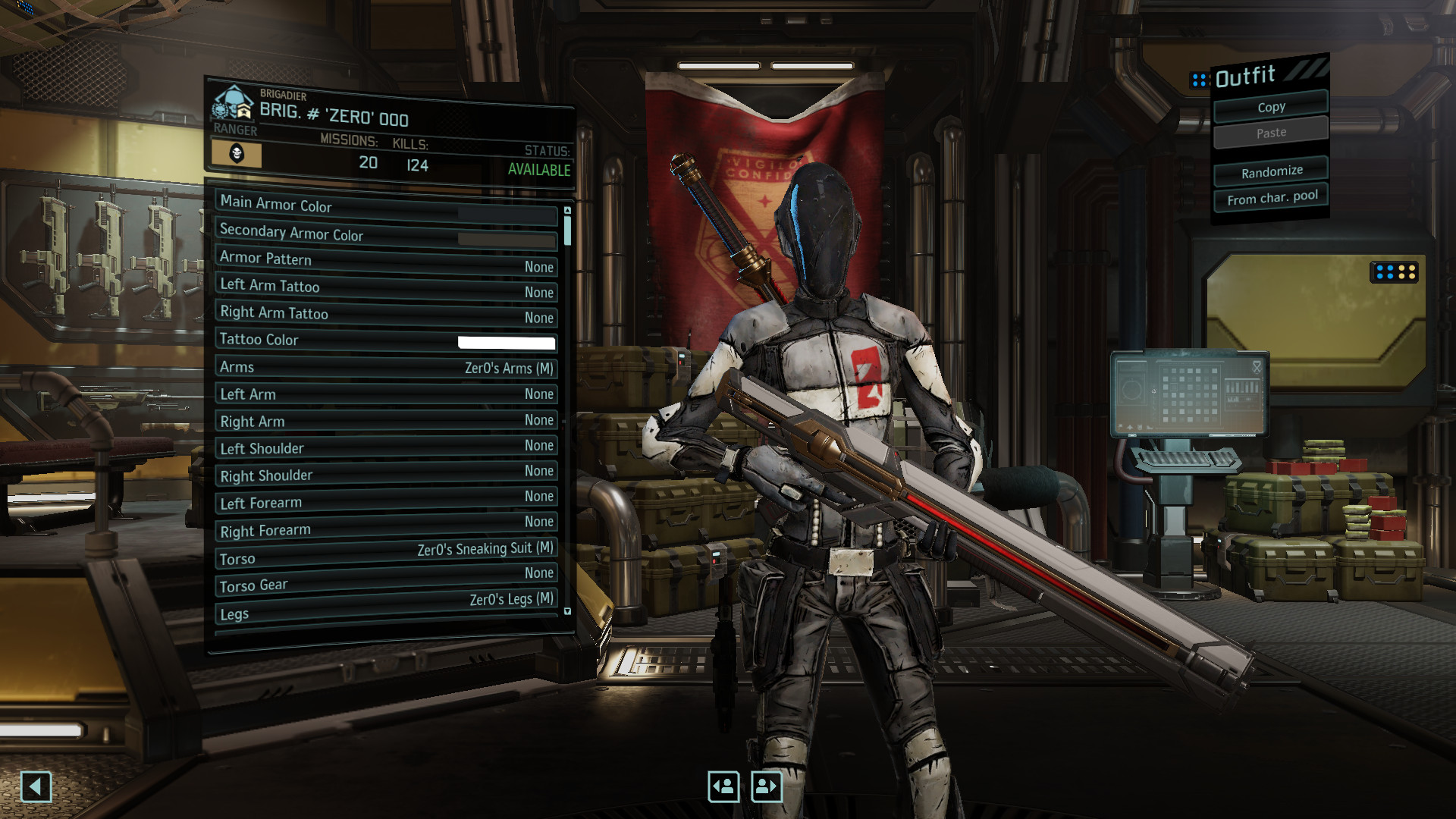Open the Main Armor Color option
Image resolution: width=1456 pixels, height=819 pixels.
tap(387, 206)
